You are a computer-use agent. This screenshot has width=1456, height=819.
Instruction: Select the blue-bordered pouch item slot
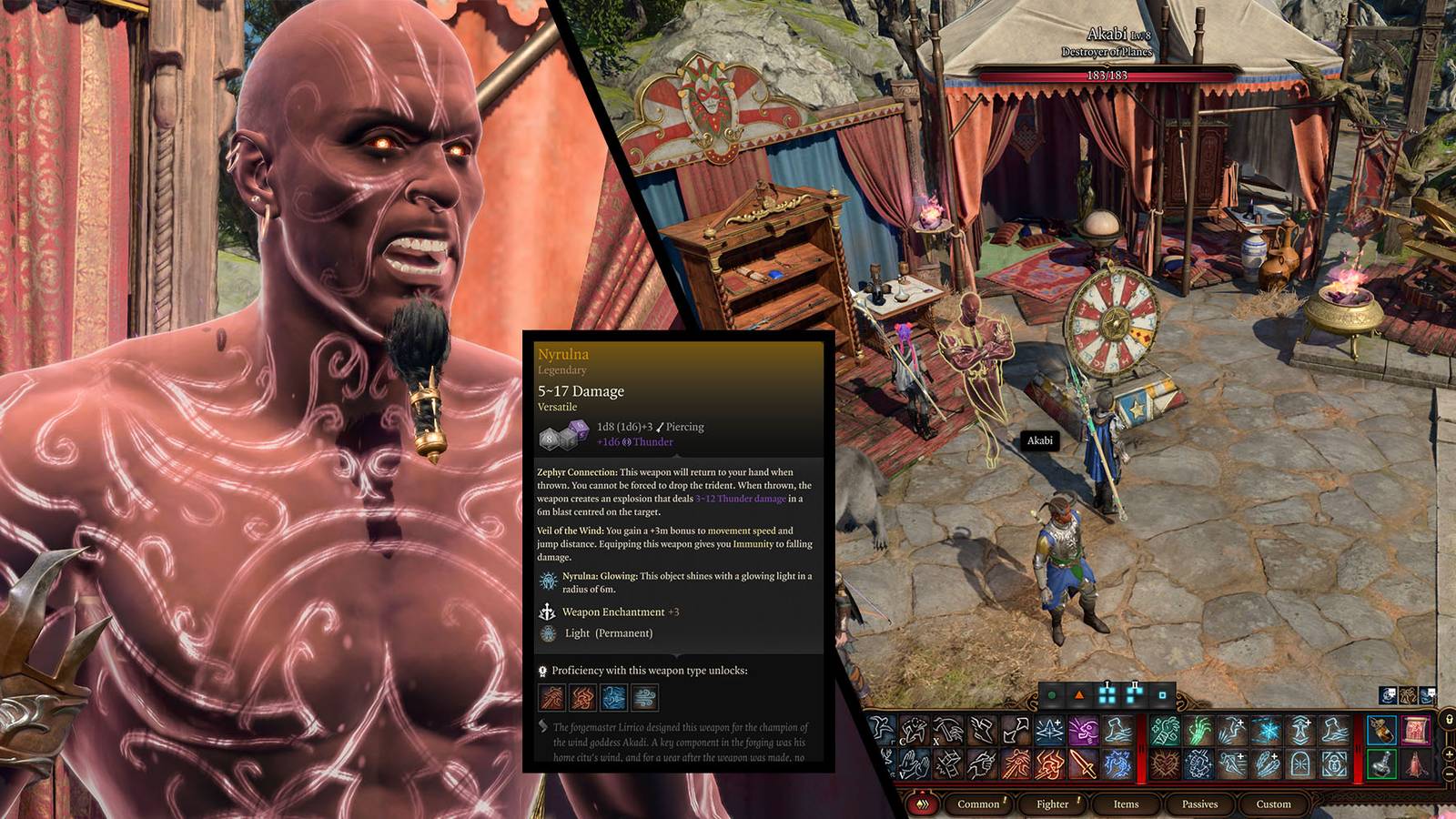(x=1381, y=730)
